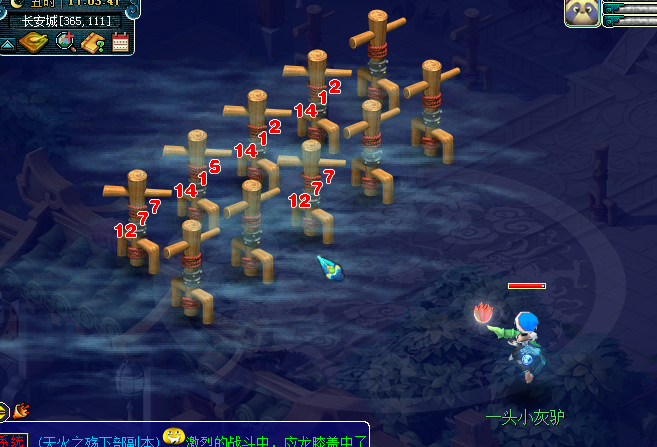Collapse the panel with the up-arrow button
The width and height of the screenshot is (657, 447).
pyautogui.click(x=8, y=43)
